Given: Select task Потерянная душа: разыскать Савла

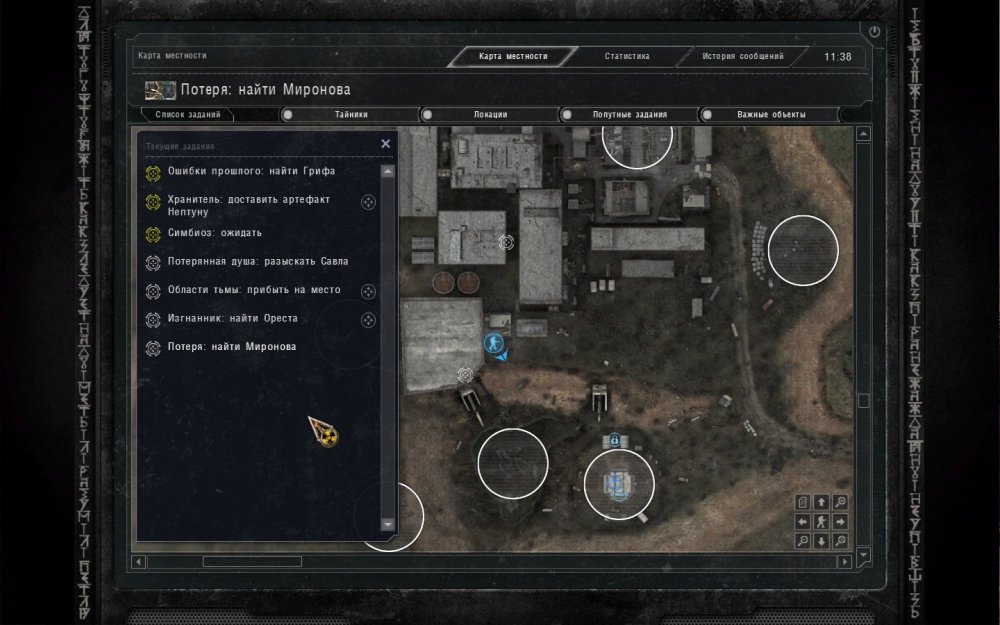Looking at the screenshot, I should tap(258, 261).
